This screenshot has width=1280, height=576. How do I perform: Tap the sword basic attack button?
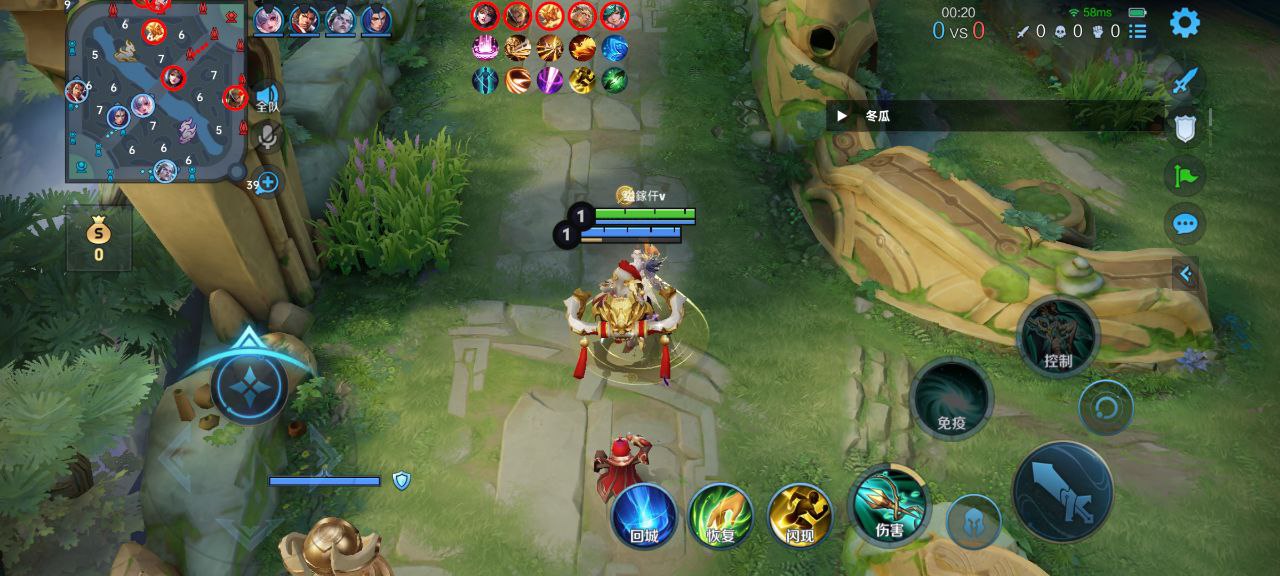click(1062, 492)
